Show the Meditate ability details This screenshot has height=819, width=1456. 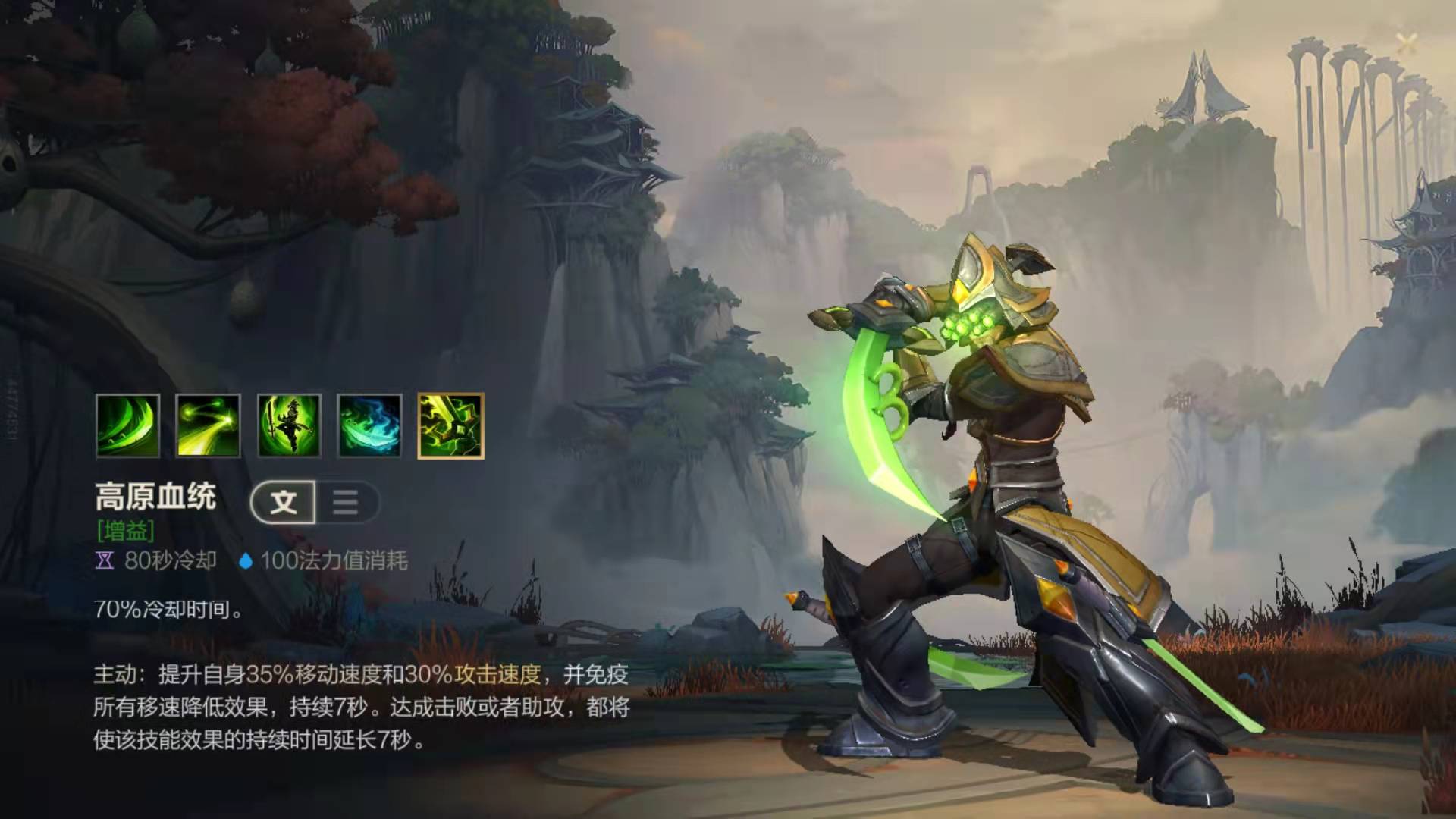click(289, 425)
